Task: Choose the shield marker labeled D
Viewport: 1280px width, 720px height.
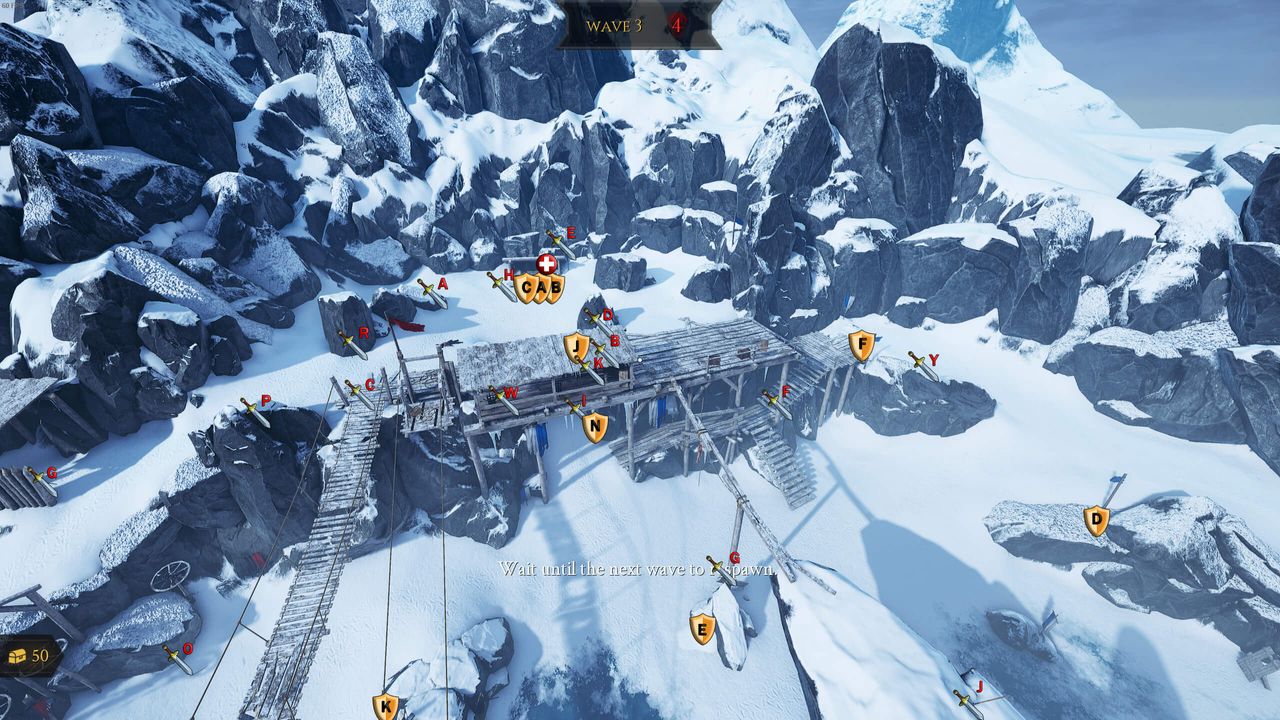Action: [x=1096, y=520]
